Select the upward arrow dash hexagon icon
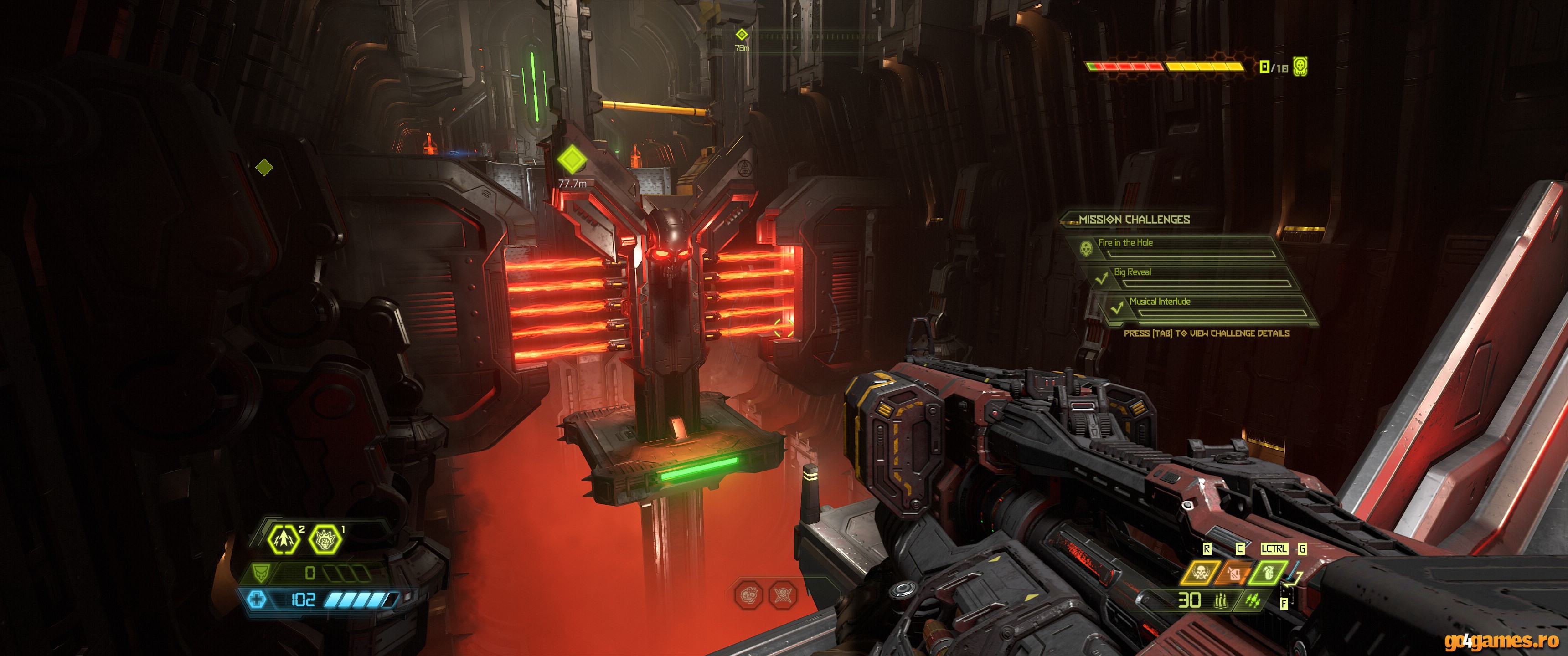This screenshot has width=1568, height=656. pyautogui.click(x=284, y=538)
